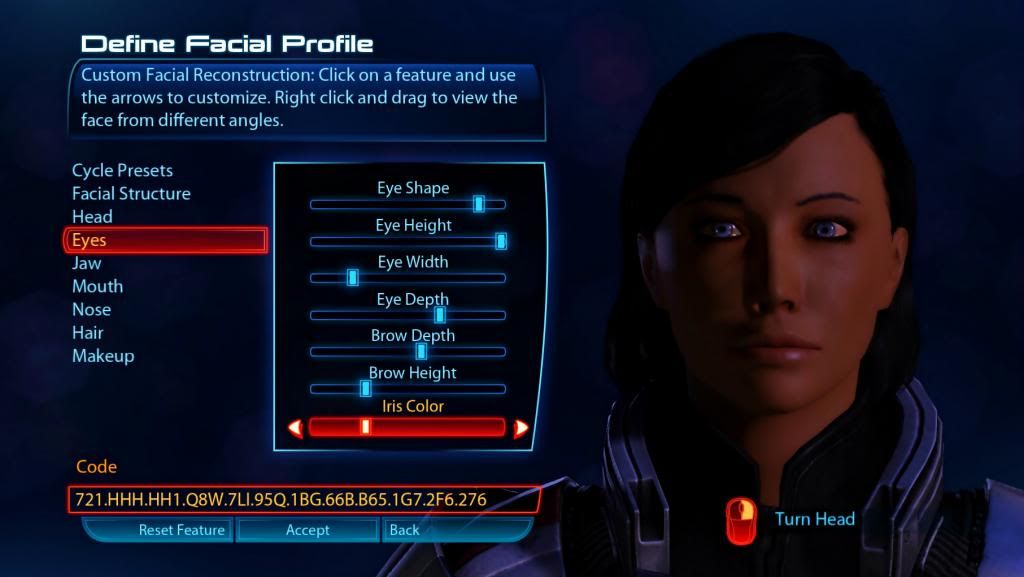Adjust the Eye Height slider handle
Viewport: 1024px width, 577px height.
click(501, 241)
